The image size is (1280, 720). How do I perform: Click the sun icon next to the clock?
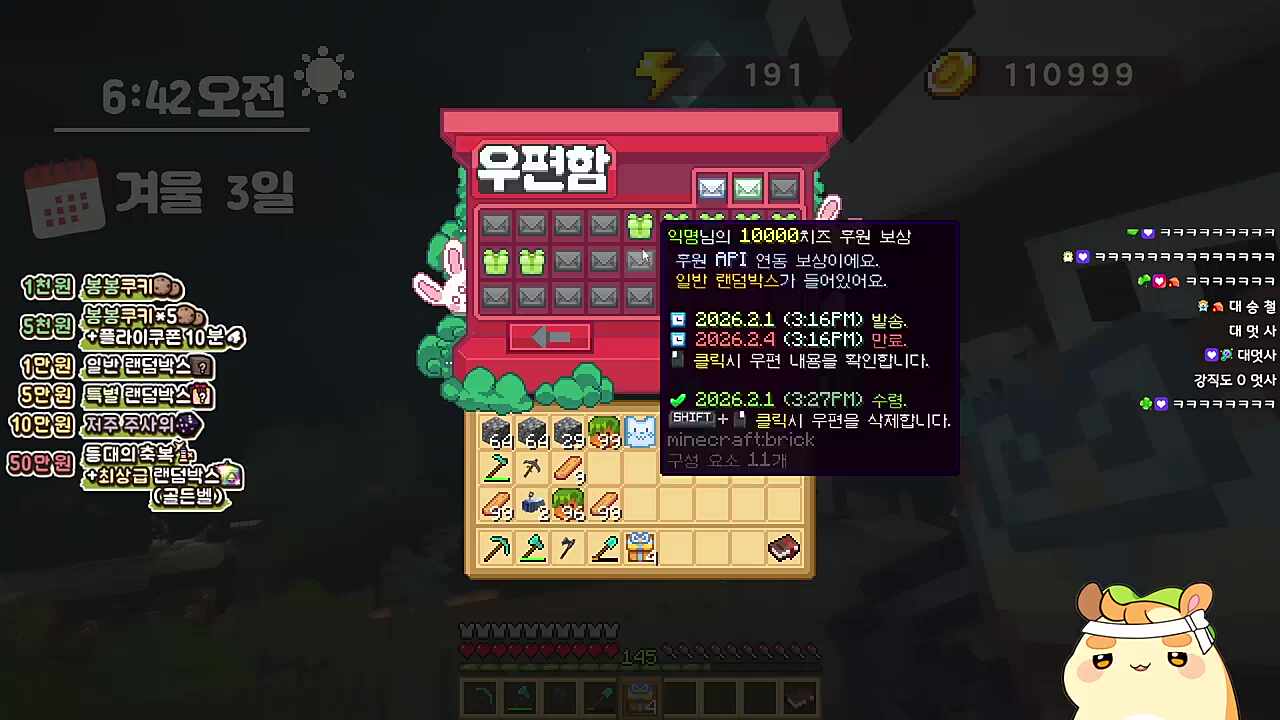click(x=324, y=75)
